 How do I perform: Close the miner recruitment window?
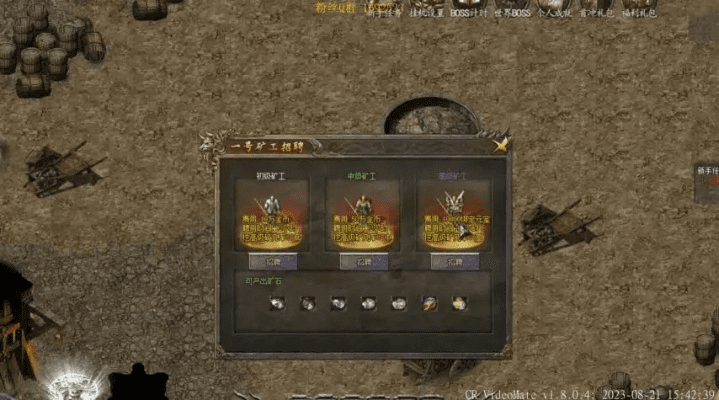tap(501, 144)
